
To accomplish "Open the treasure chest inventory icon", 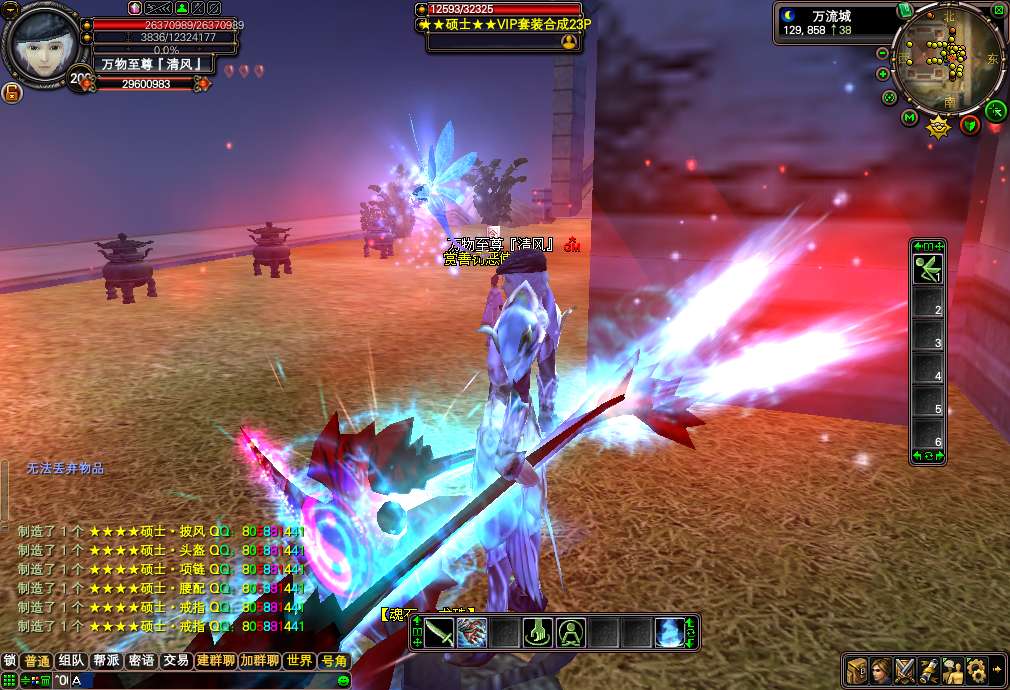I will [856, 669].
